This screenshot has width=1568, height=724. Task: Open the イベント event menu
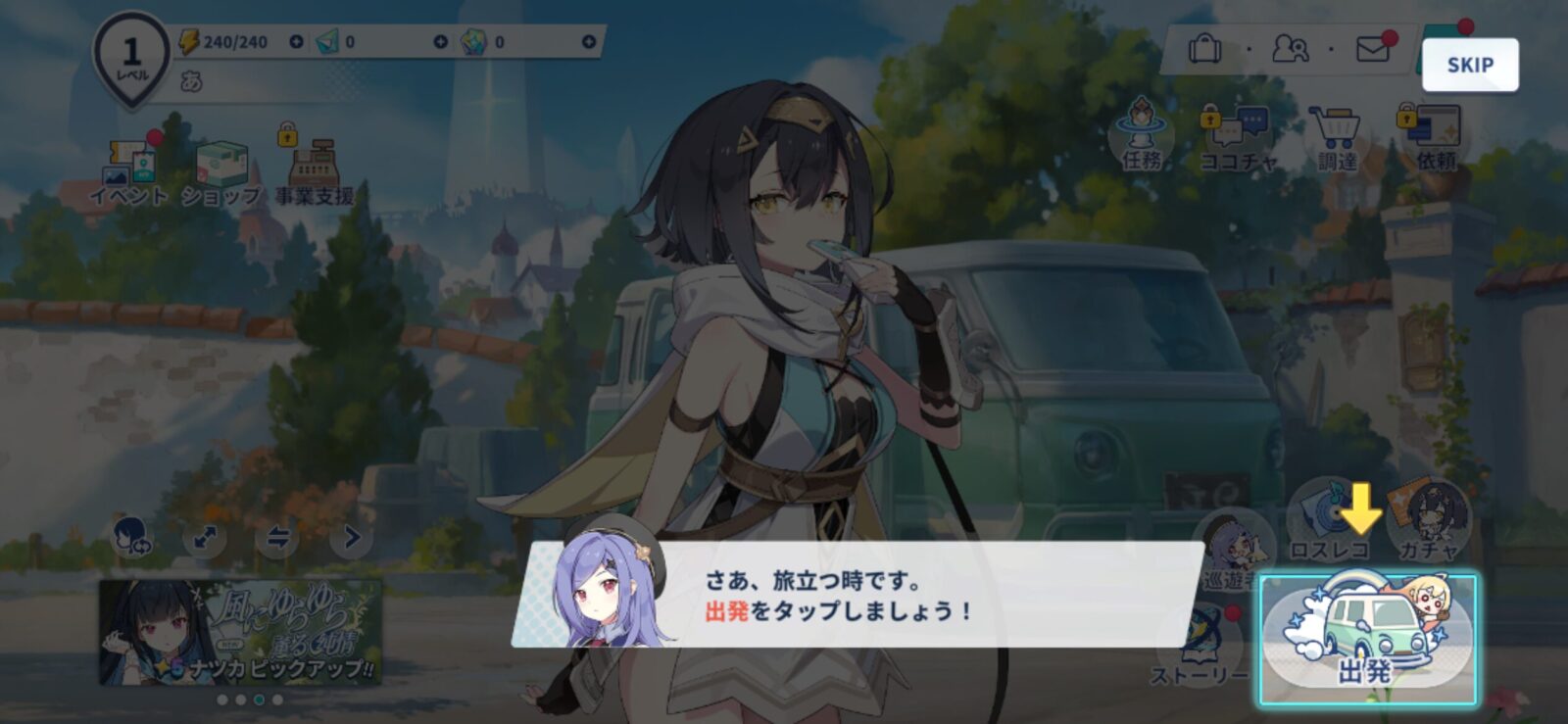(128, 171)
